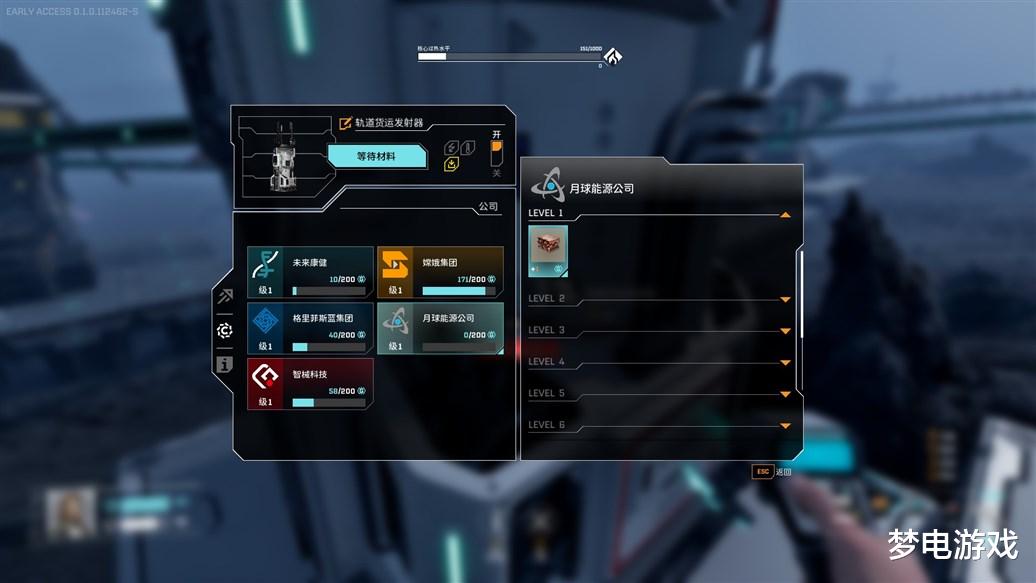Image resolution: width=1036 pixels, height=583 pixels.
Task: Switch to the hammer build tab
Action: pyautogui.click(x=224, y=296)
